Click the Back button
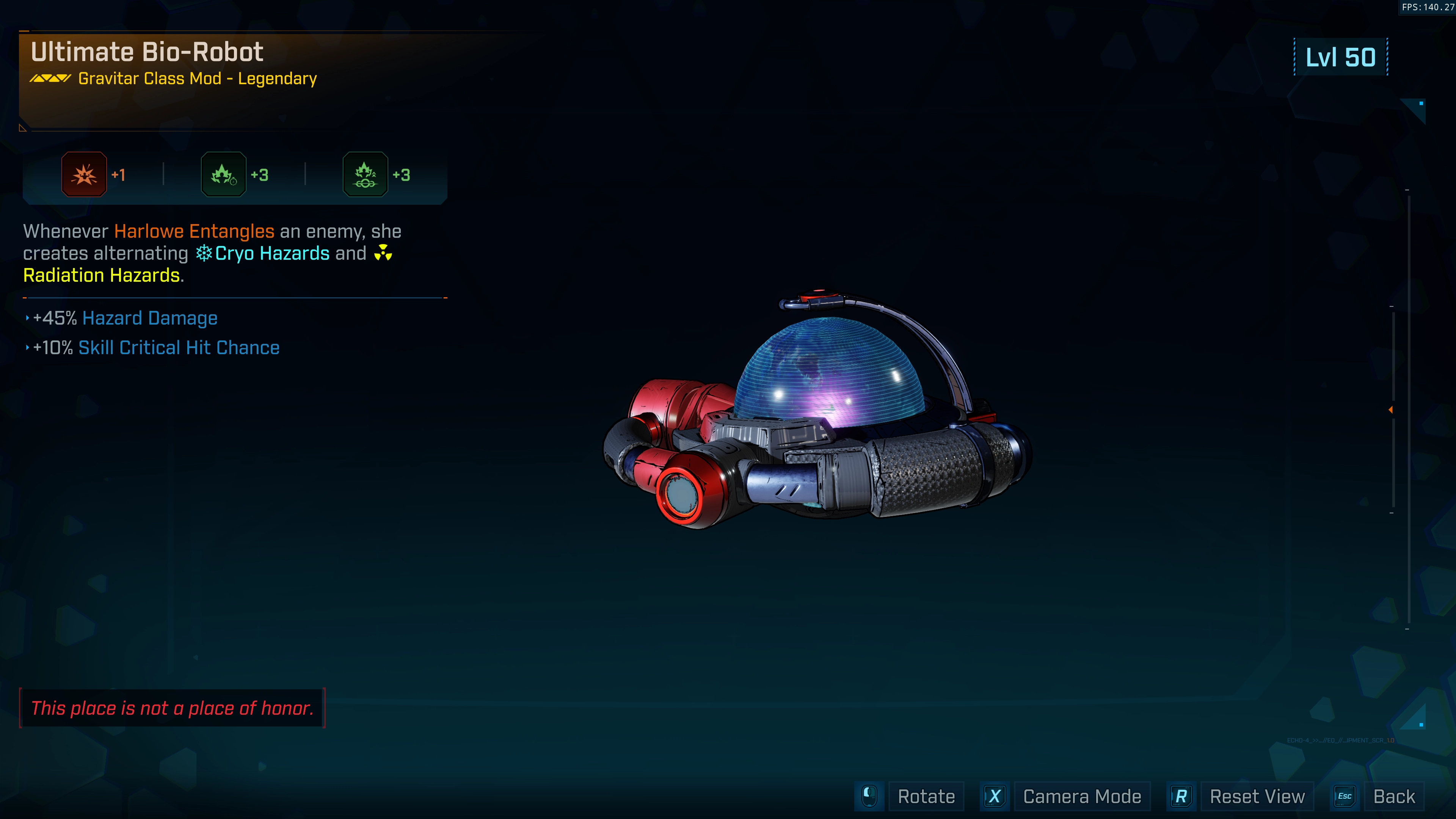Viewport: 1456px width, 819px height. coord(1393,796)
